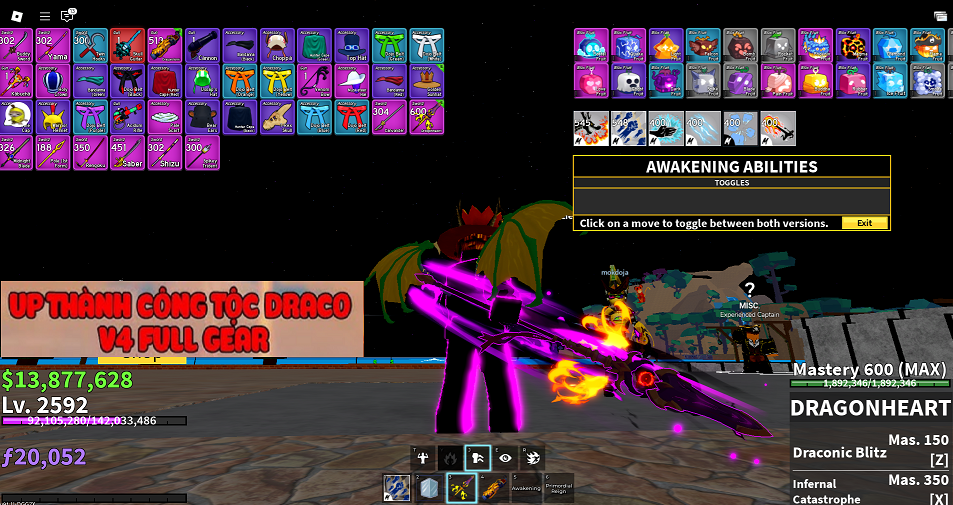Exit the Awakening Abilities panel

click(864, 223)
